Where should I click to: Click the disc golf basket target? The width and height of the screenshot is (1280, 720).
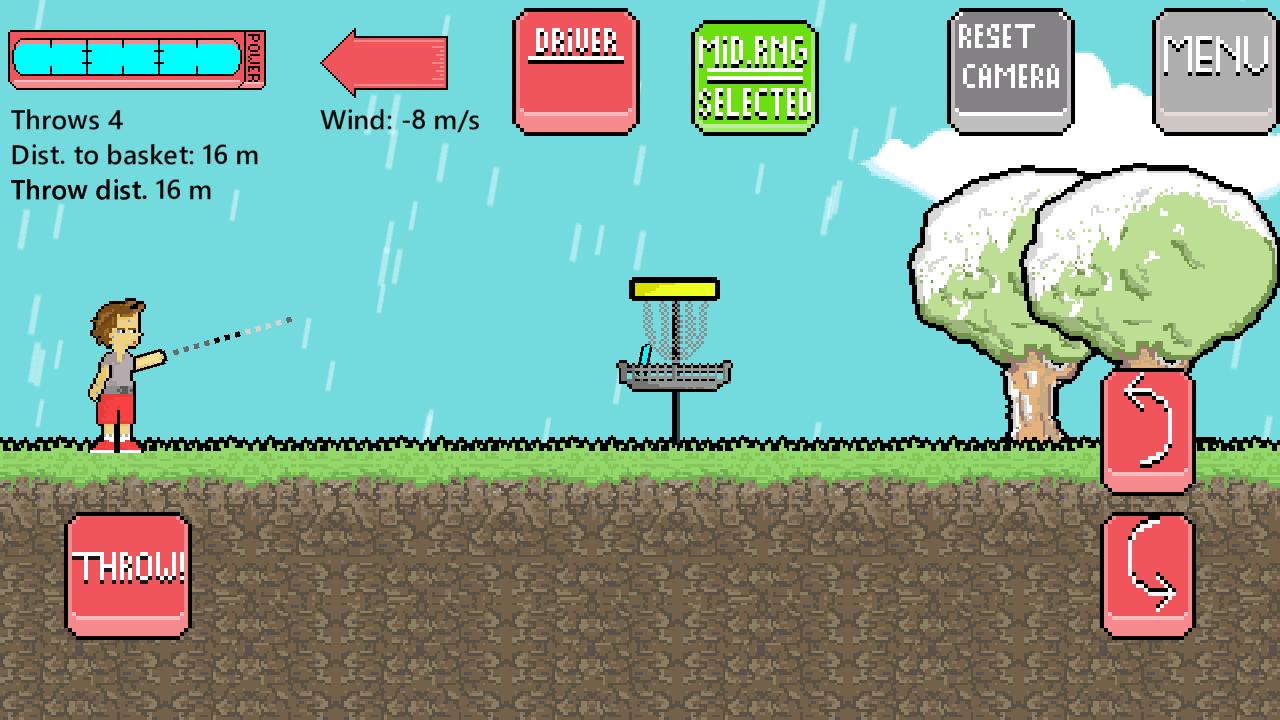pos(674,350)
